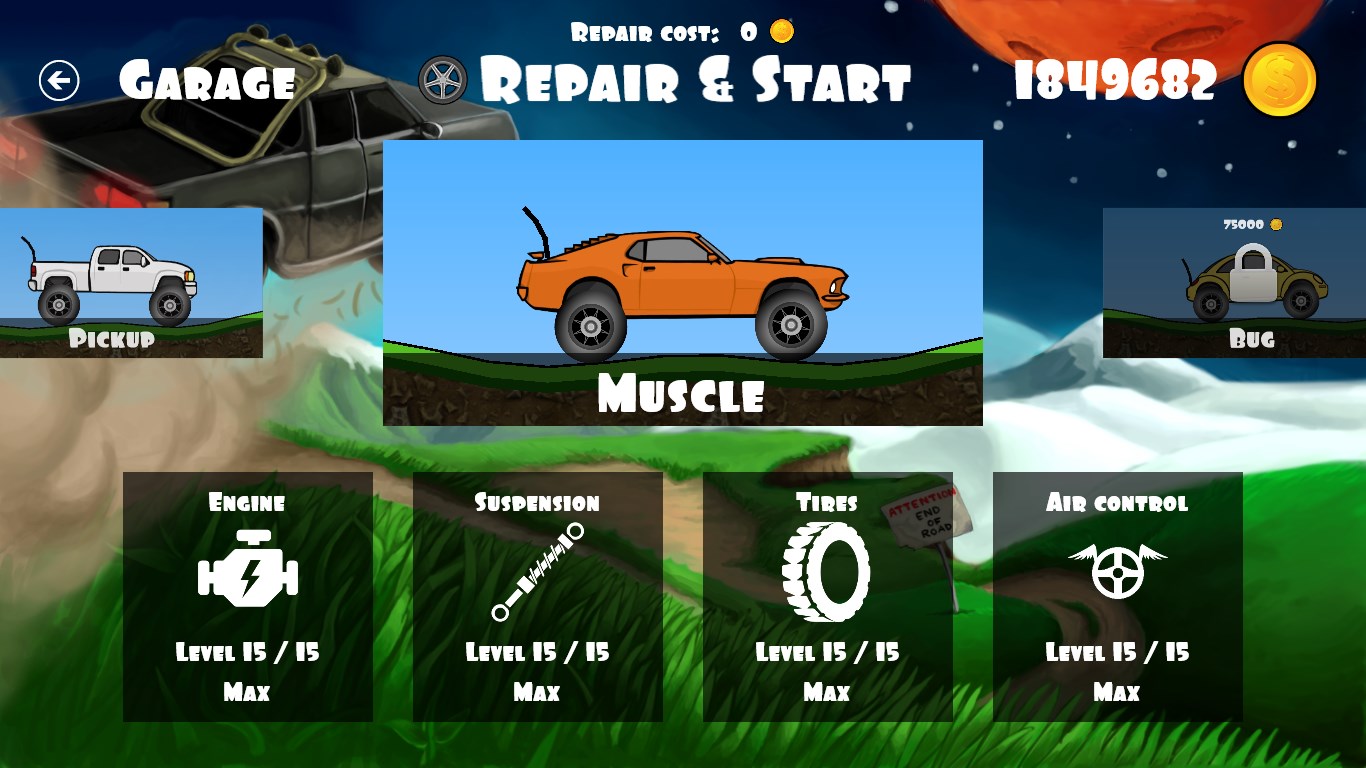1366x768 pixels.
Task: Open the Engine upgrade panel
Action: (x=247, y=597)
